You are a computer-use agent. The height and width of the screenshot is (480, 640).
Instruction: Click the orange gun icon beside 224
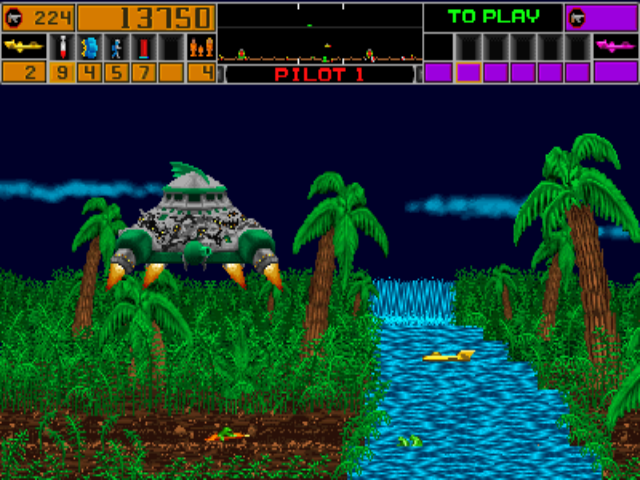[16, 17]
